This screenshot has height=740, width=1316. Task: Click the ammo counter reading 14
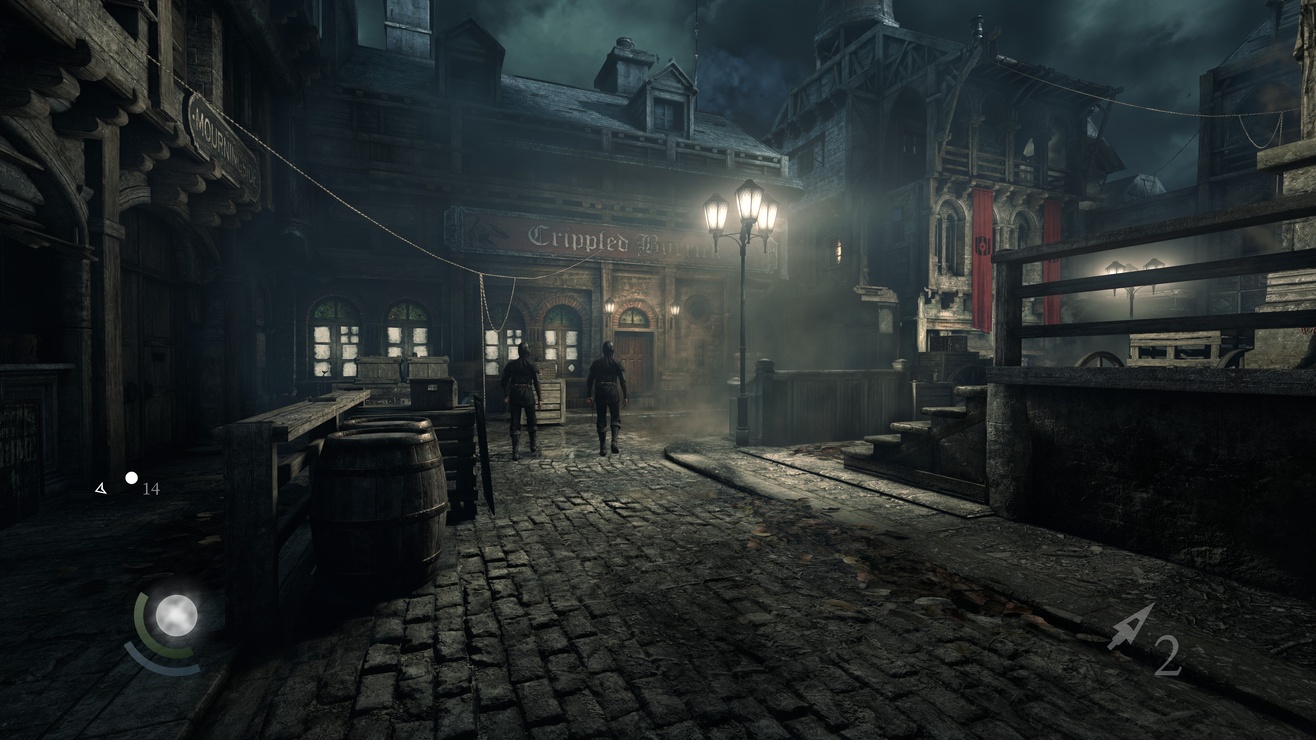tap(151, 489)
